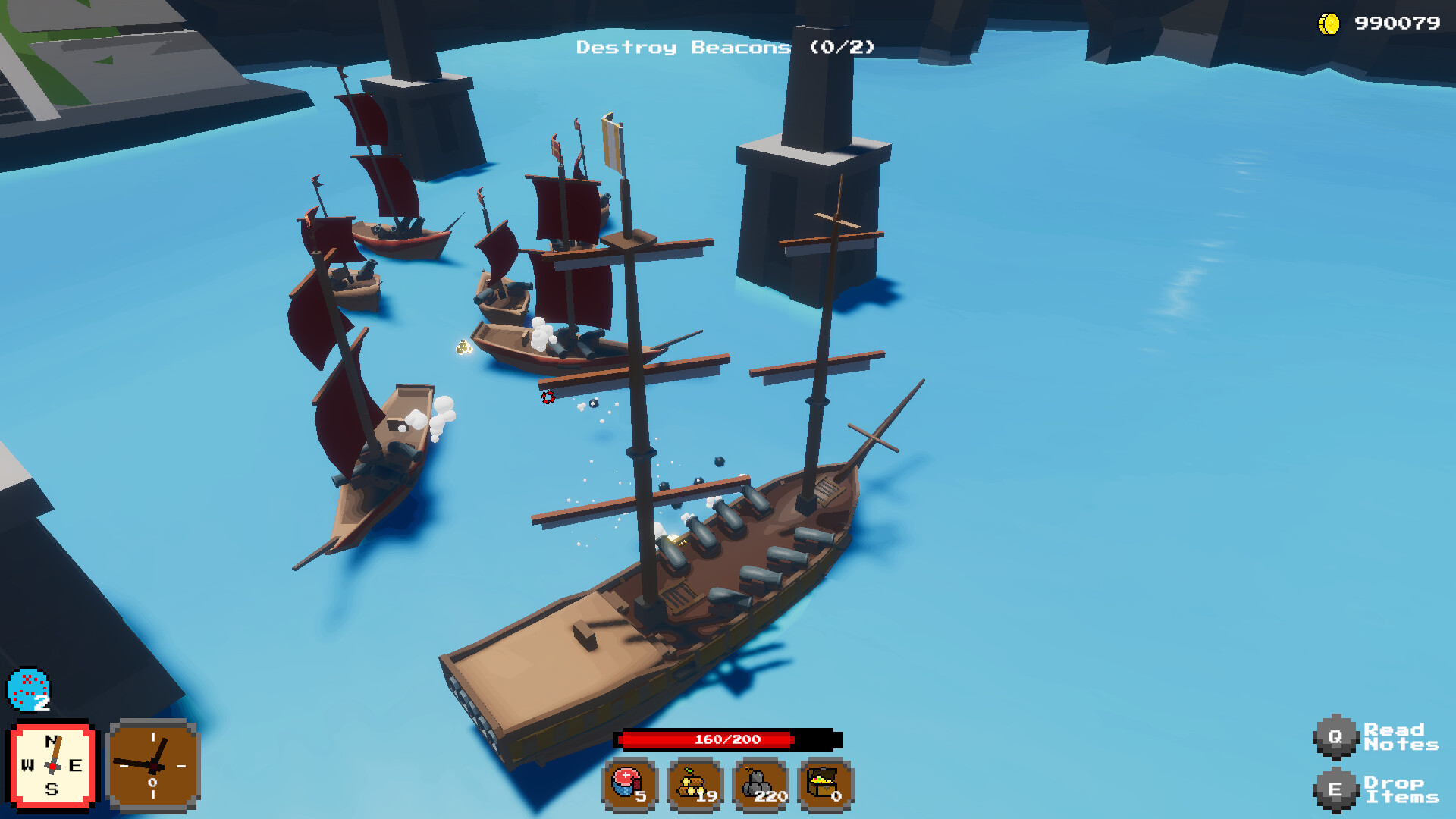The height and width of the screenshot is (819, 1456).
Task: Click the floating lifebuoy pickup on water
Action: tap(548, 397)
